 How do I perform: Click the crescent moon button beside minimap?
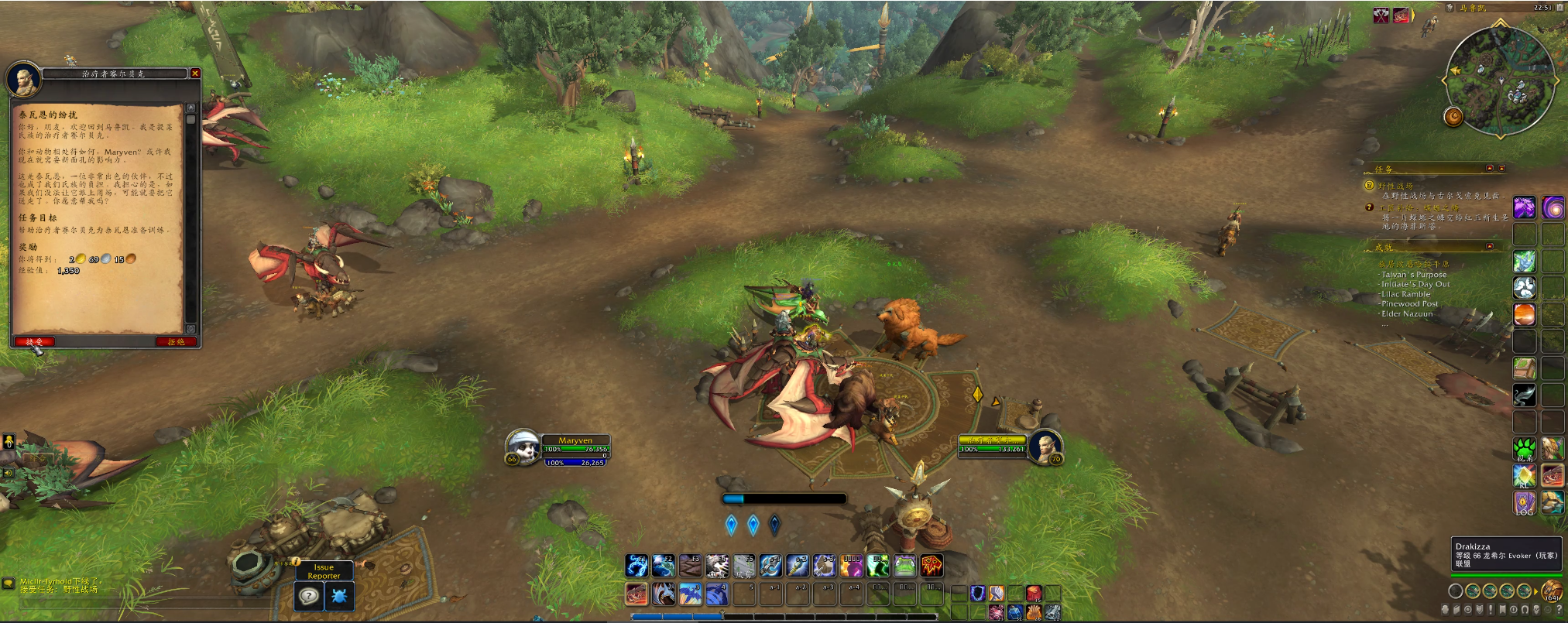click(1453, 116)
